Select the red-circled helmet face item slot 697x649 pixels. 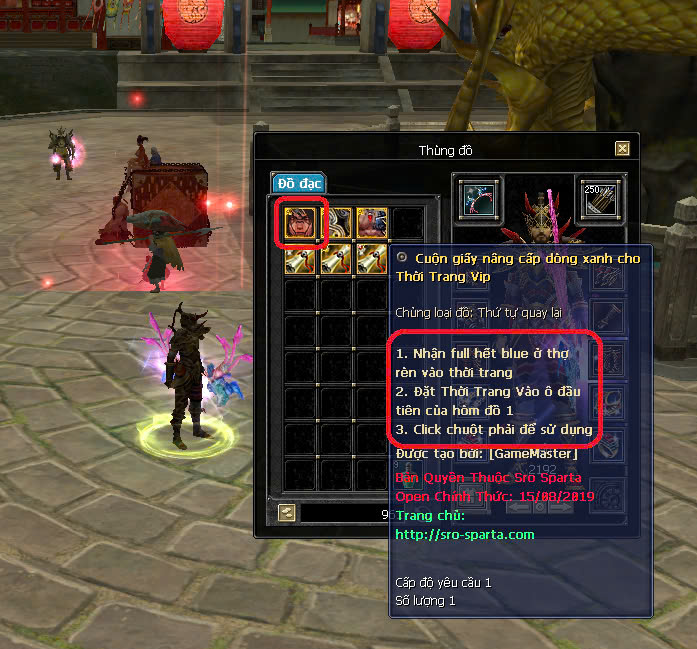click(301, 224)
